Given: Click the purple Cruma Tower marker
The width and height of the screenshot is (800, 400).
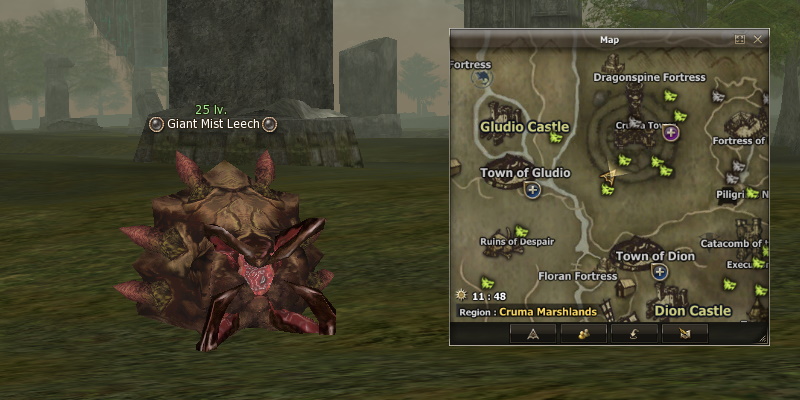Looking at the screenshot, I should click(670, 132).
